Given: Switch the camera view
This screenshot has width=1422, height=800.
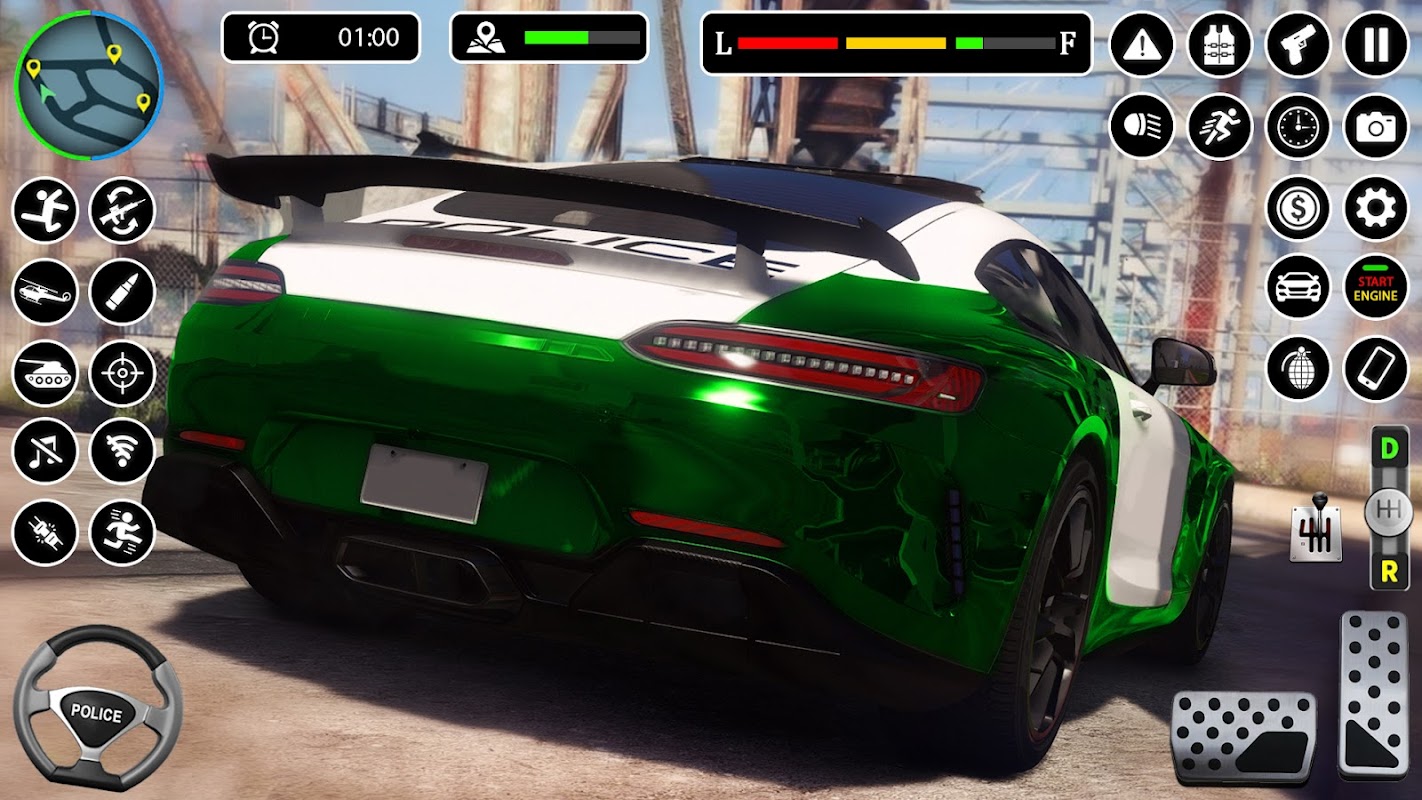Looking at the screenshot, I should coord(1376,126).
